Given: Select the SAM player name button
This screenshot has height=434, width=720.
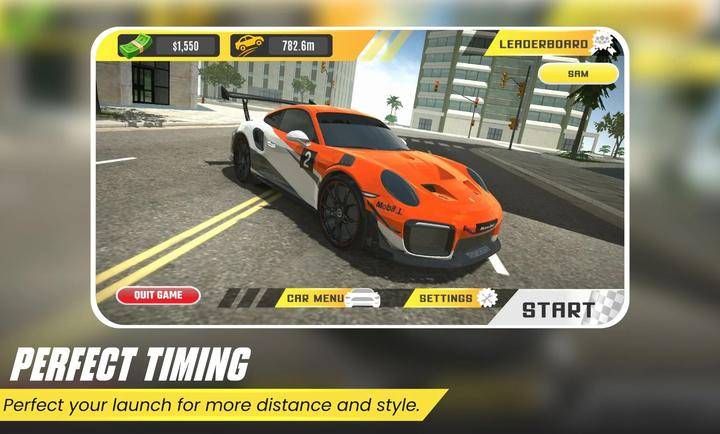Looking at the screenshot, I should (577, 73).
